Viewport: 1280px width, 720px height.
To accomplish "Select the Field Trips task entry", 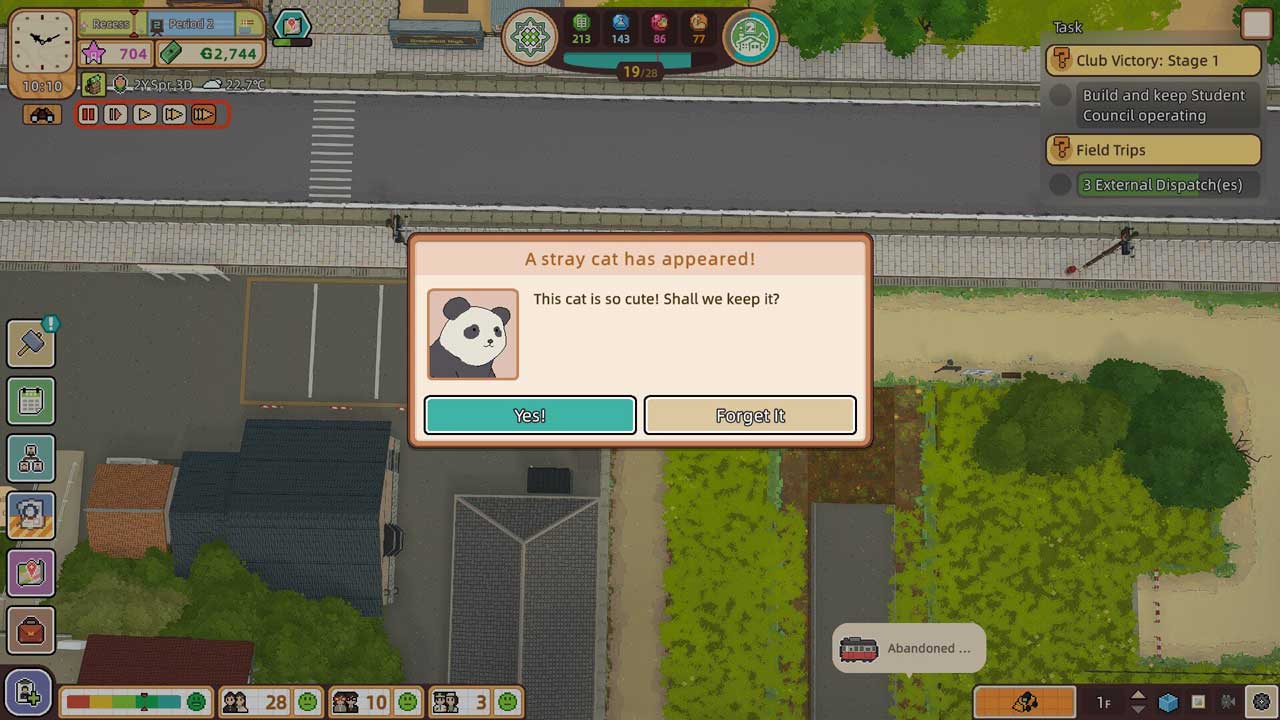I will [x=1153, y=150].
